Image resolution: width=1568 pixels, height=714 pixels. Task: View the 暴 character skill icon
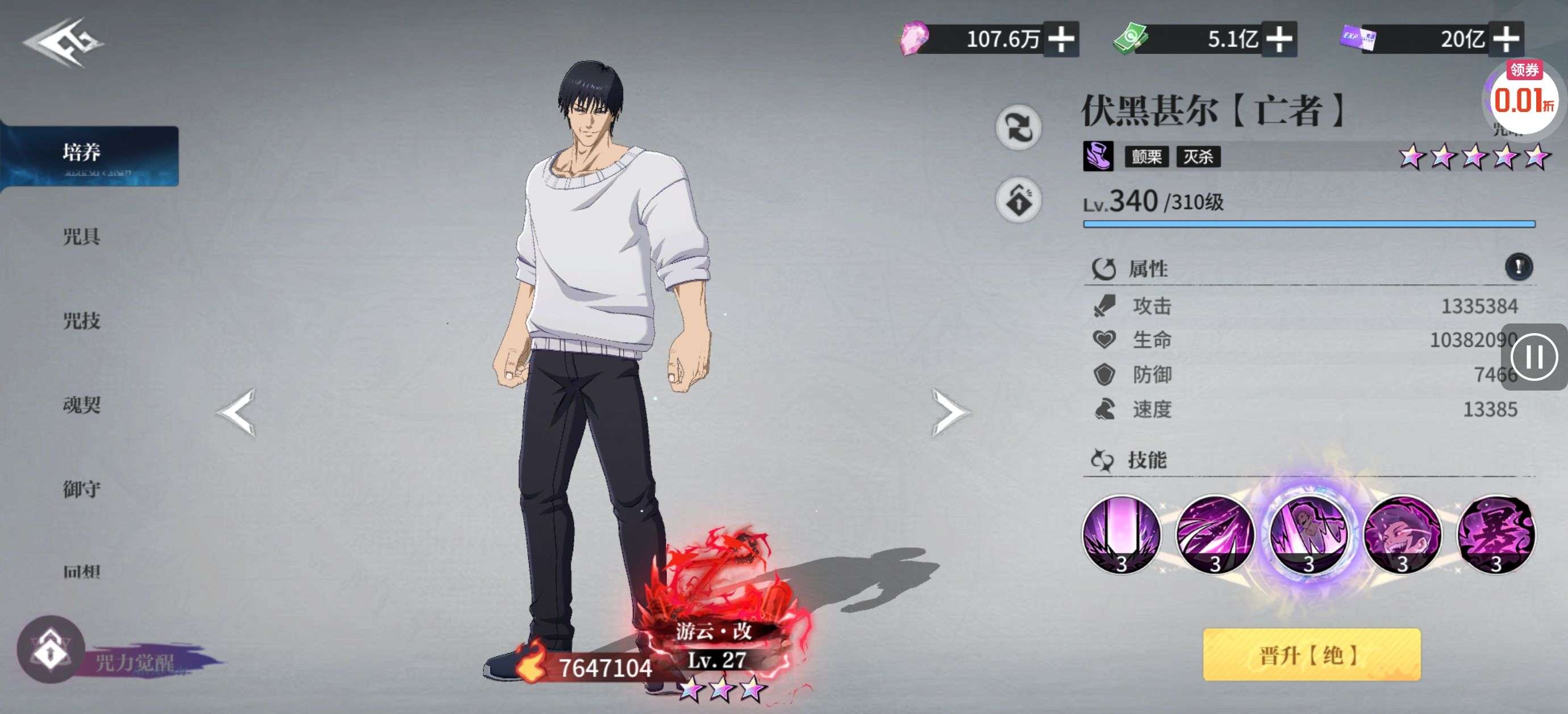[1495, 535]
